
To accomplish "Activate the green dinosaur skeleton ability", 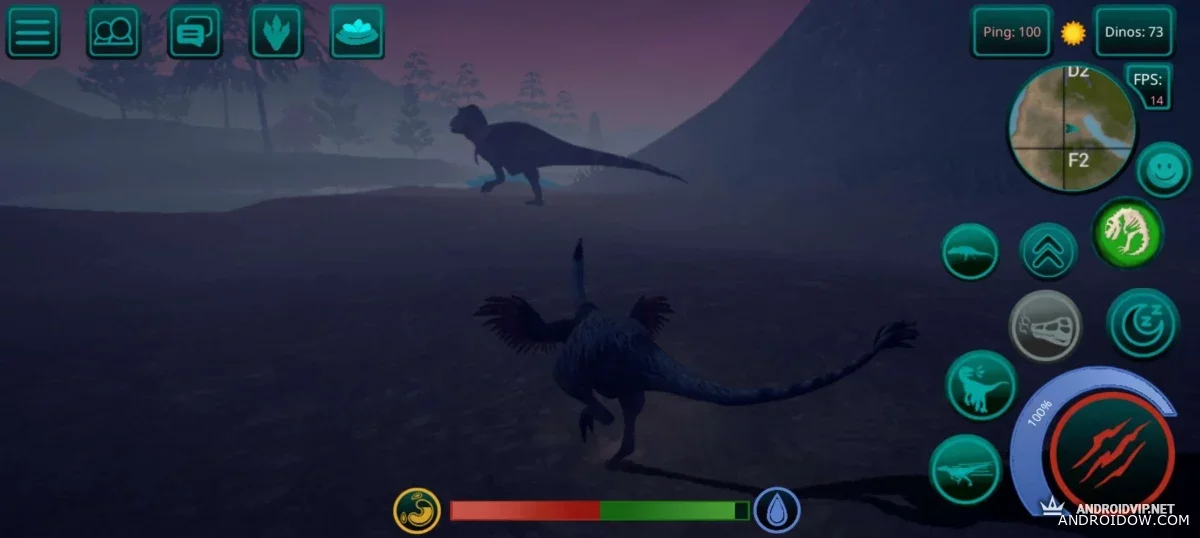I will click(1126, 232).
